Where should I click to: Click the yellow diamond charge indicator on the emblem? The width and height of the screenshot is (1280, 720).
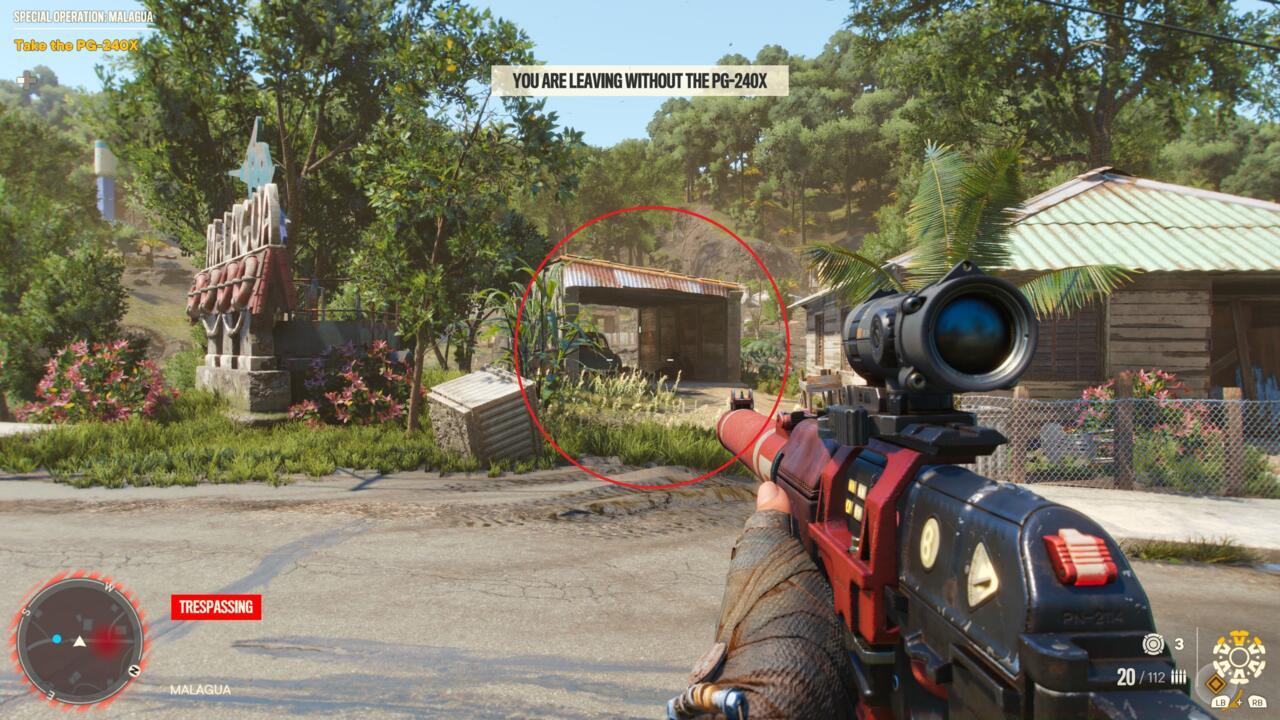pos(1216,683)
